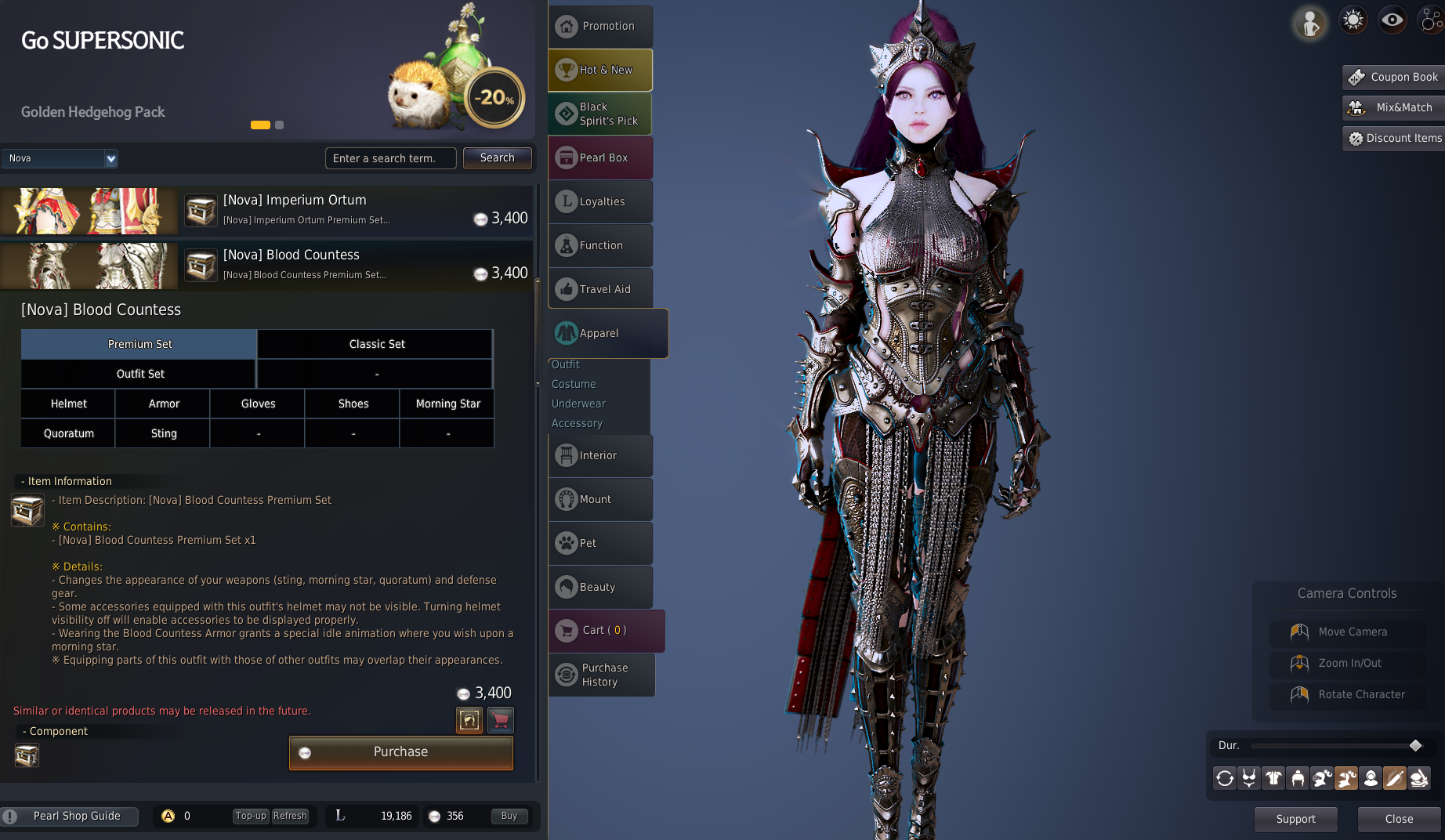Purchase the Blood Countess Premium Set
The image size is (1445, 840).
[x=400, y=752]
